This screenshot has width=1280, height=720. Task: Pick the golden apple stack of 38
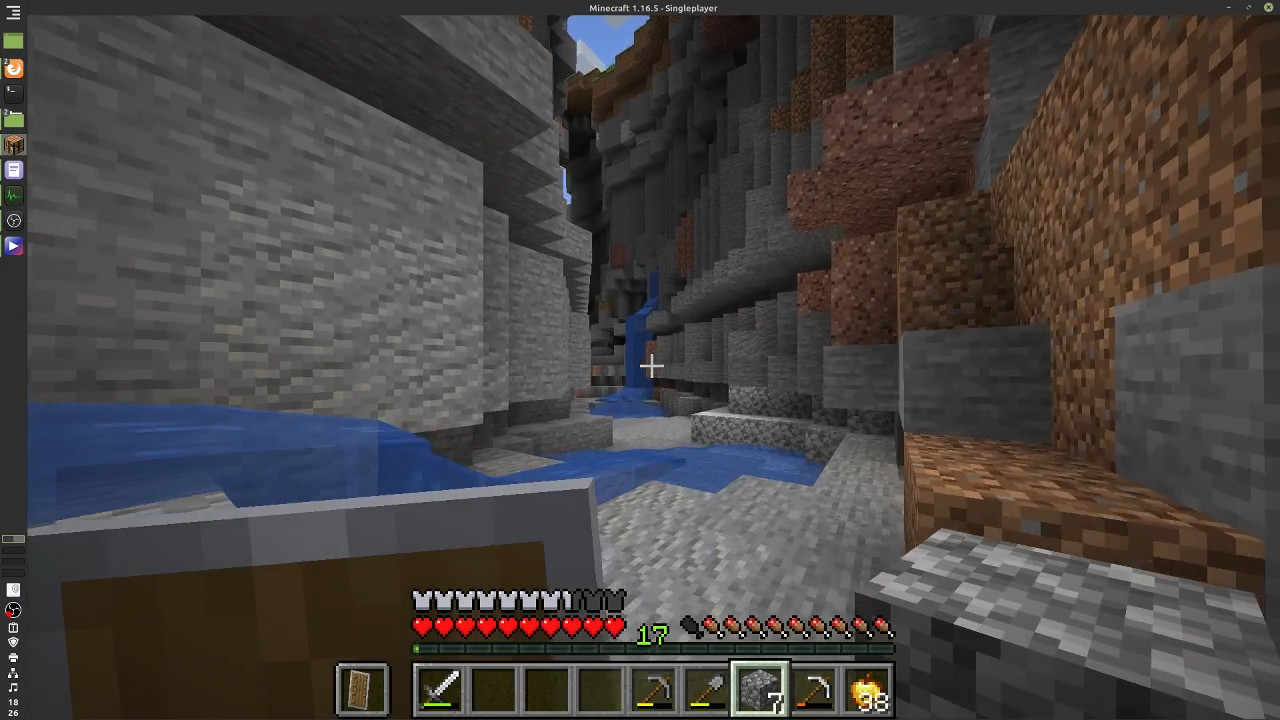point(867,690)
